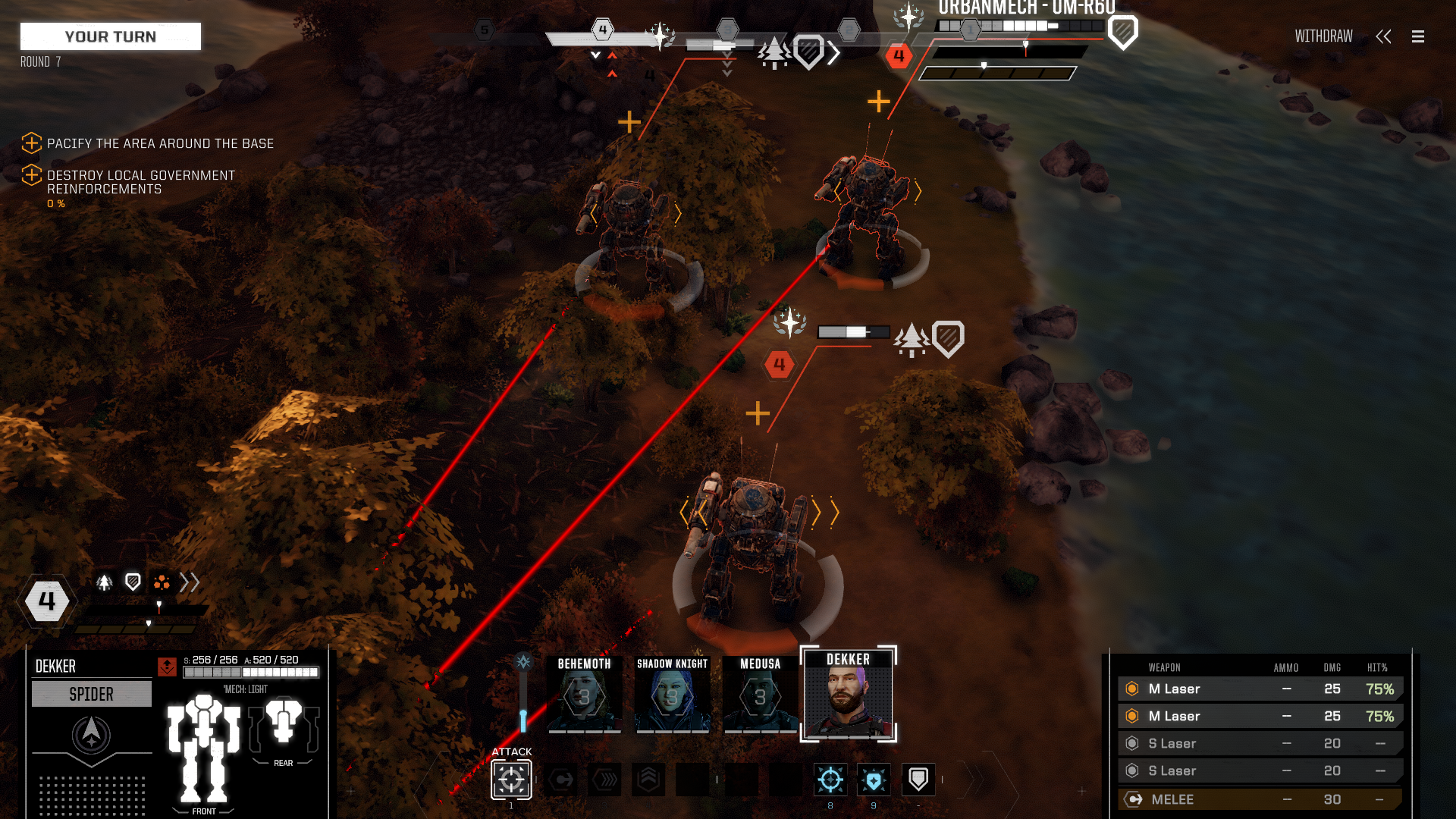Select the Attack action icon
Viewport: 1456px width, 819px height.
click(510, 779)
